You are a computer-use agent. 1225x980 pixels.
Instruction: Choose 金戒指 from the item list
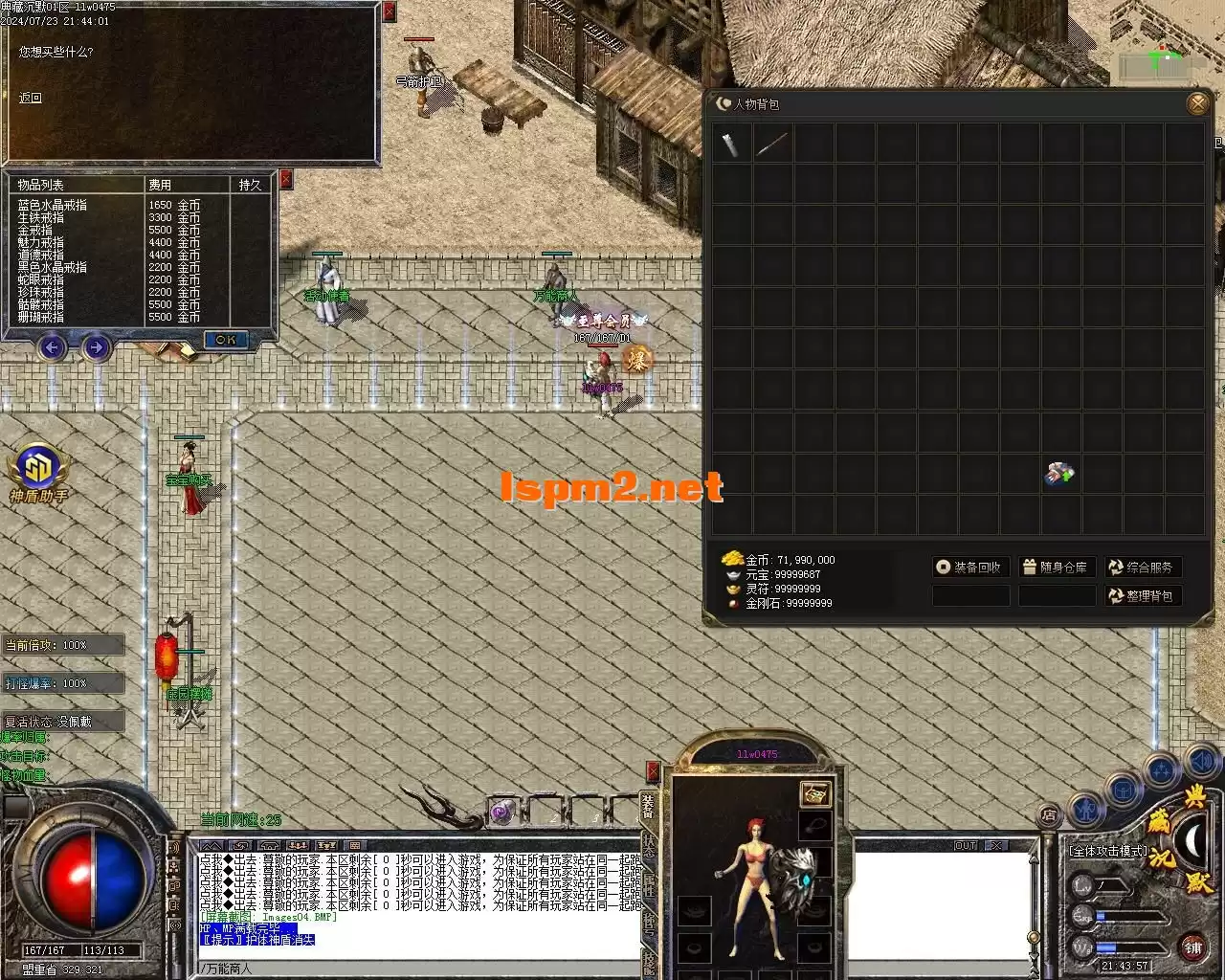click(x=34, y=230)
